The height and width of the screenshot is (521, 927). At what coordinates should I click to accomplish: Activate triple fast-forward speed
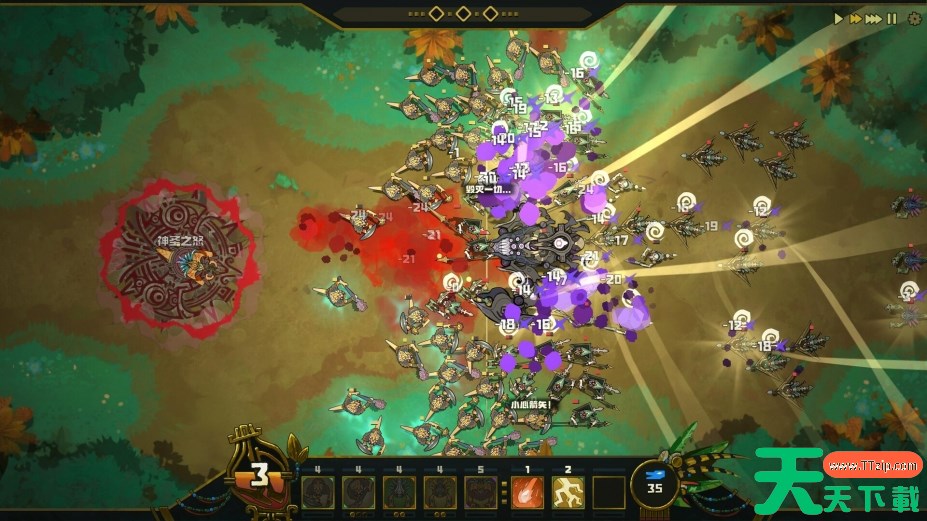coord(874,18)
